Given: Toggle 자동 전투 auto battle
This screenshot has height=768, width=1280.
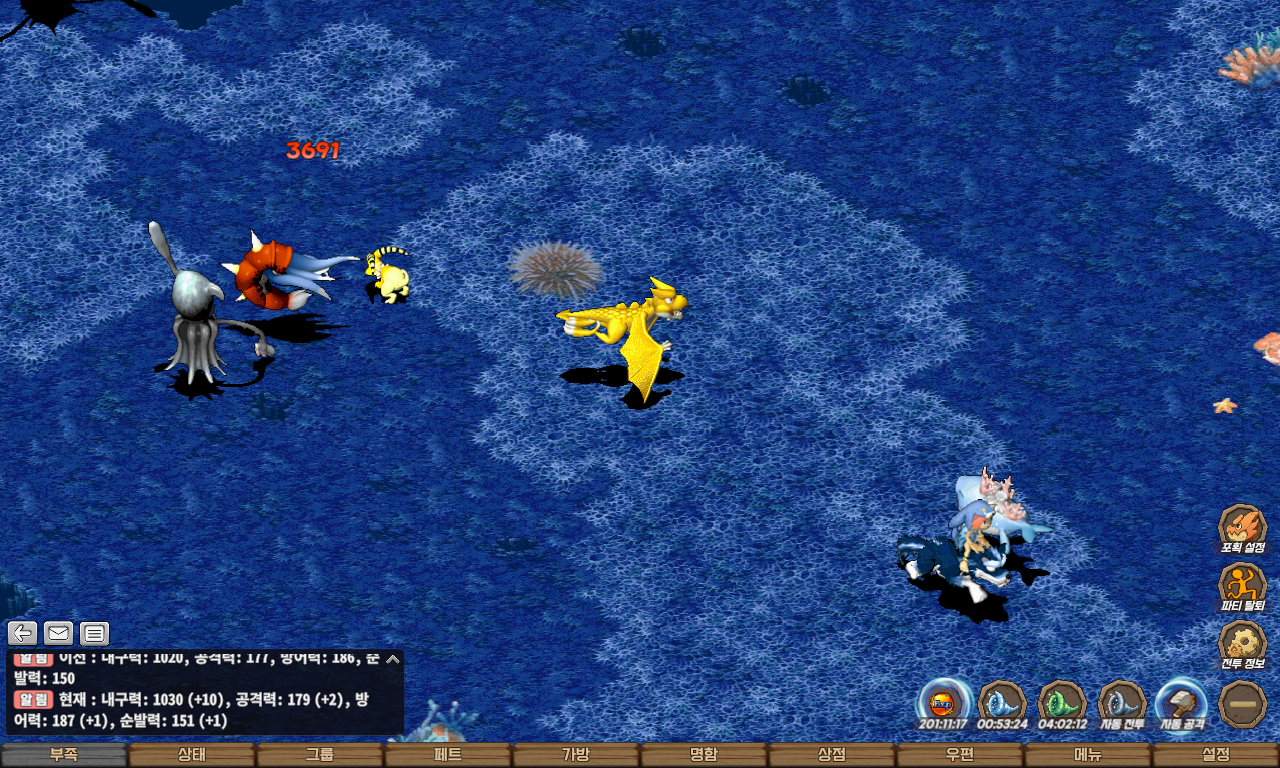Looking at the screenshot, I should [1122, 702].
